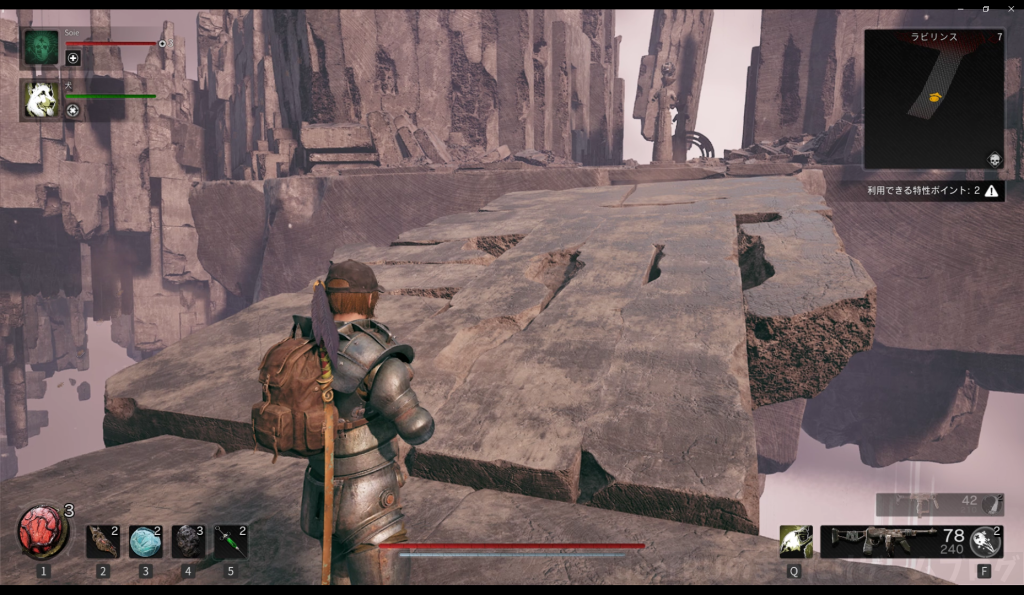1024x595 pixels.
Task: Close the game window
Action: coord(1010,8)
